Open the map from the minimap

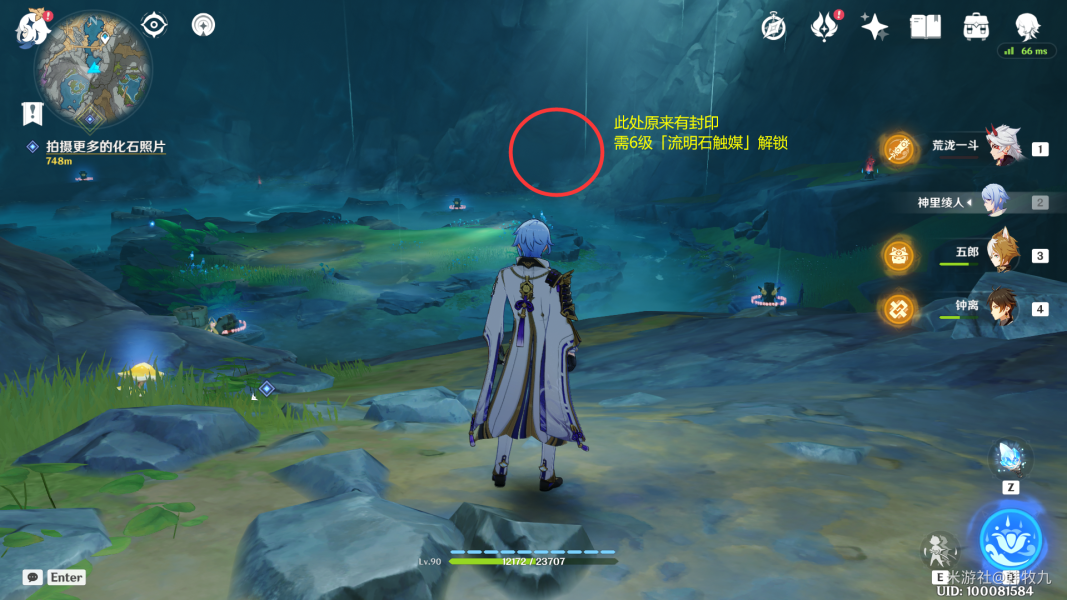93,67
